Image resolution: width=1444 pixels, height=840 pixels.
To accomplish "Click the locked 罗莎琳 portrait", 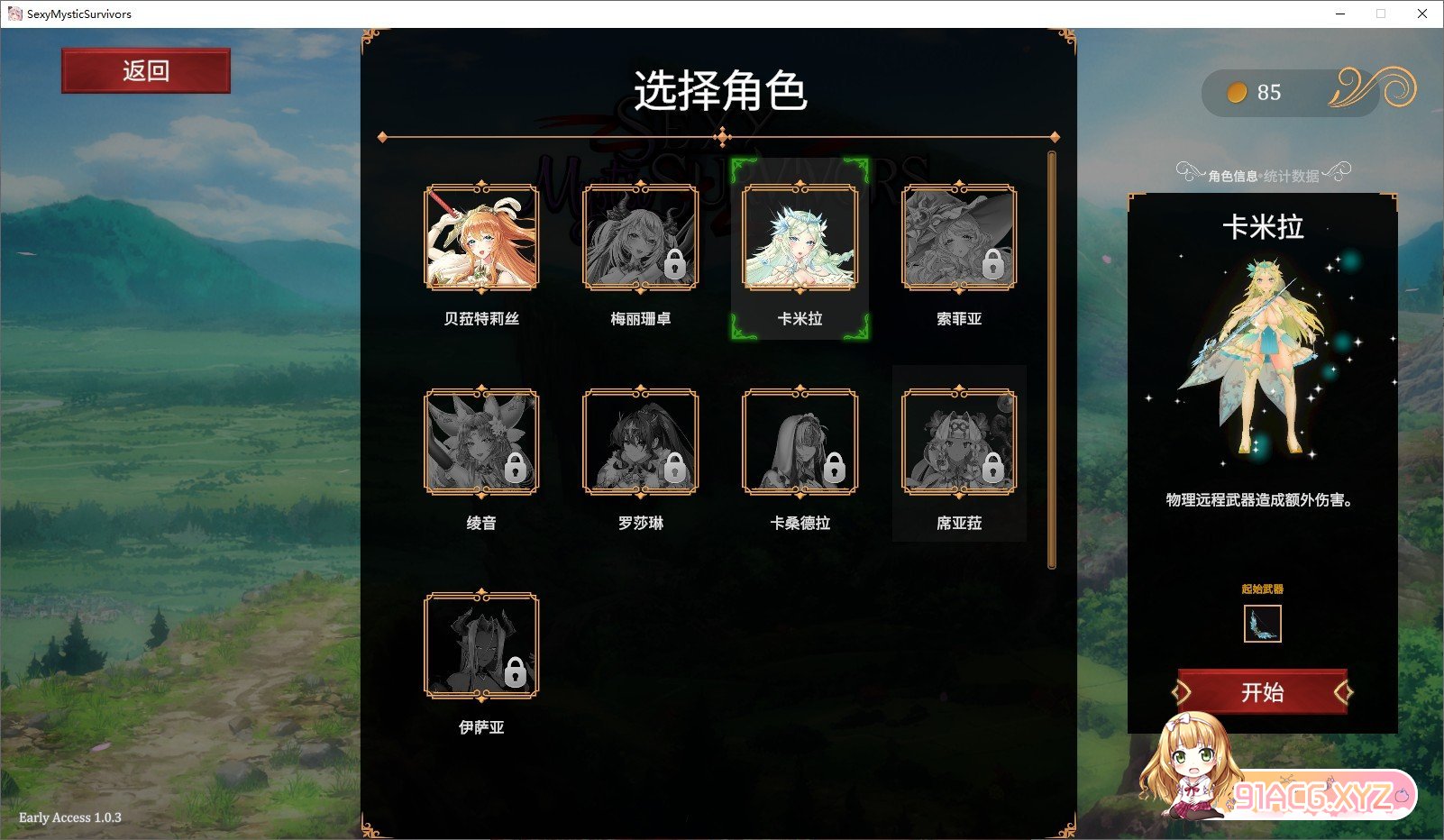I will click(x=641, y=443).
